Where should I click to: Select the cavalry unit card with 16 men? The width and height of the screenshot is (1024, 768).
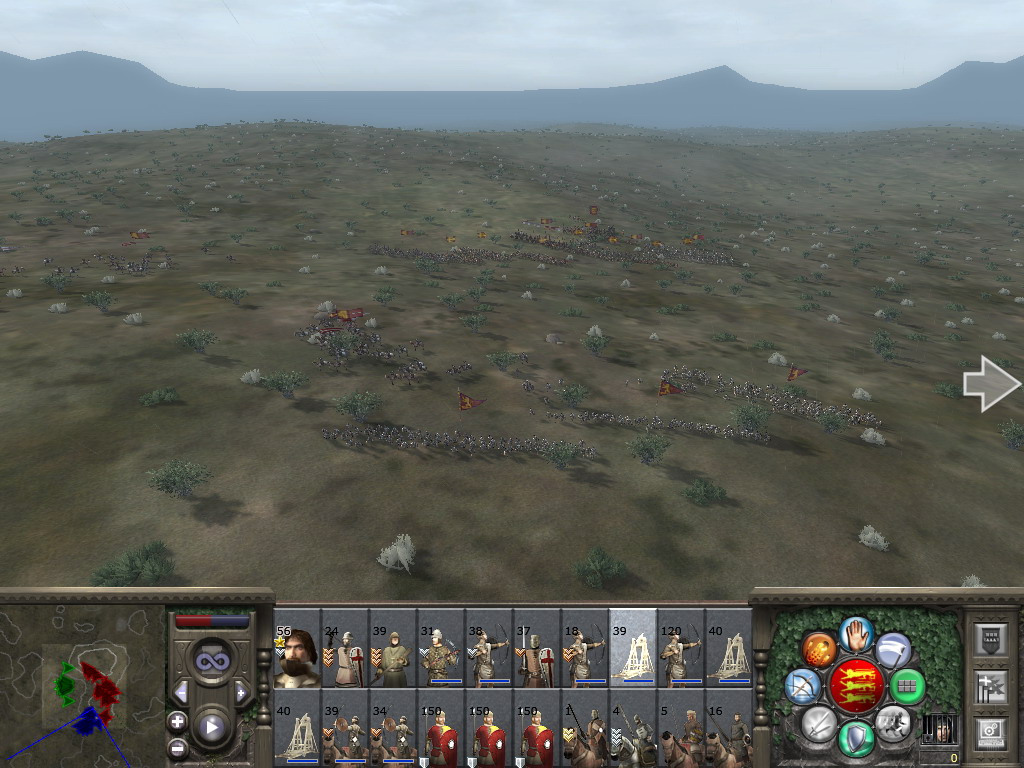click(x=729, y=731)
